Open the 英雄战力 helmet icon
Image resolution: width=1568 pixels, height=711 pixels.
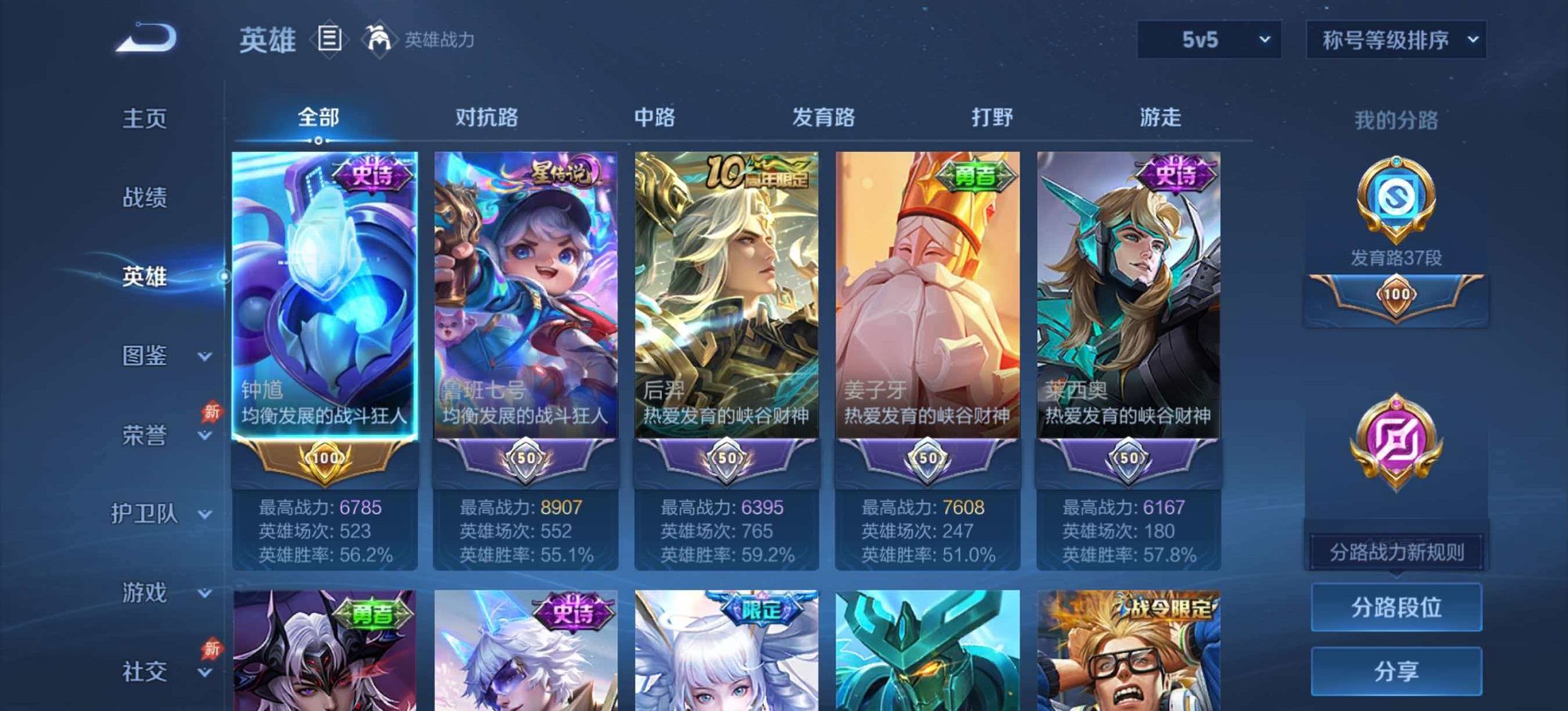pyautogui.click(x=379, y=39)
